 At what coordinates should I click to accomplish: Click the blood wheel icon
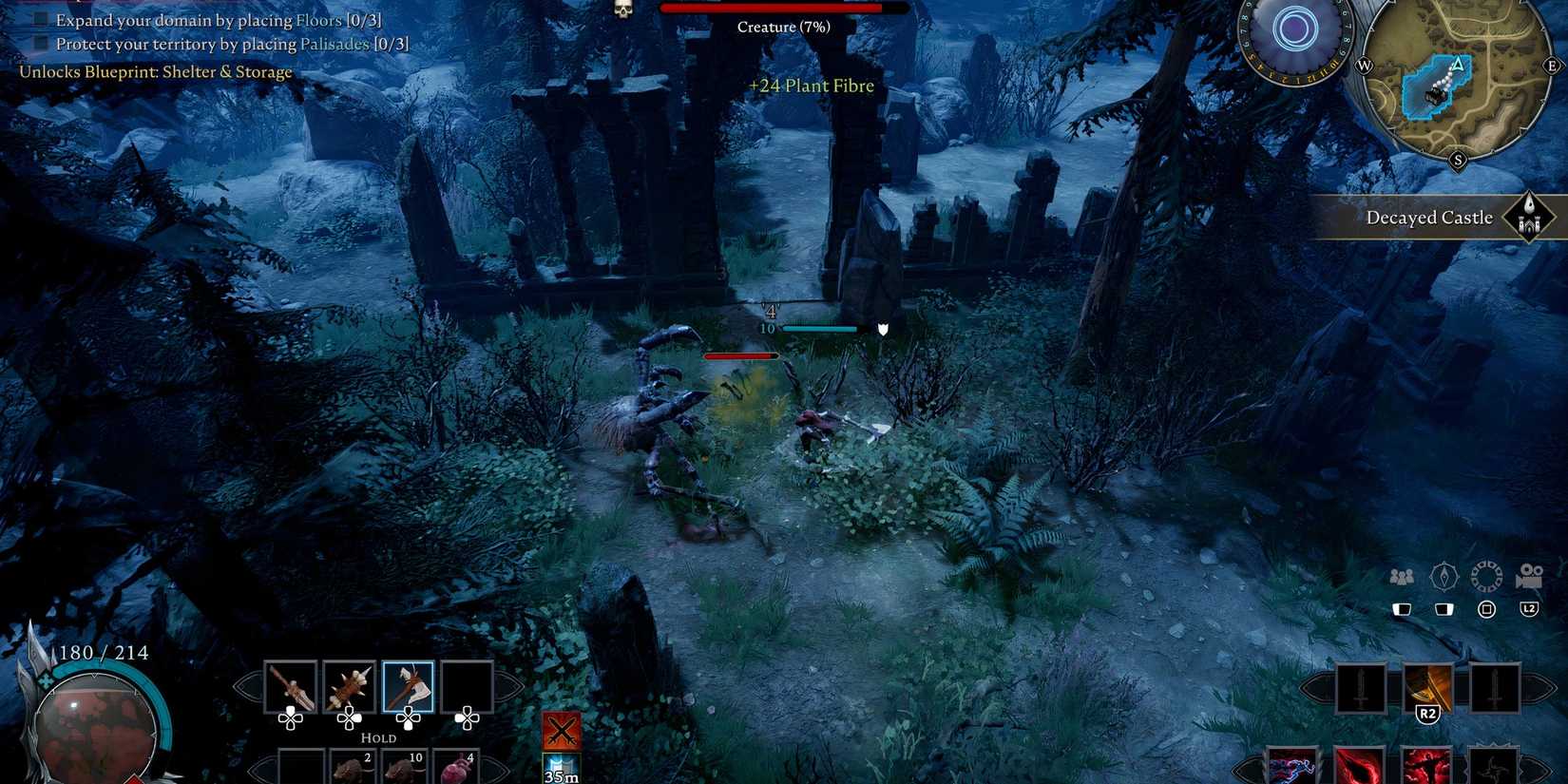1482,574
